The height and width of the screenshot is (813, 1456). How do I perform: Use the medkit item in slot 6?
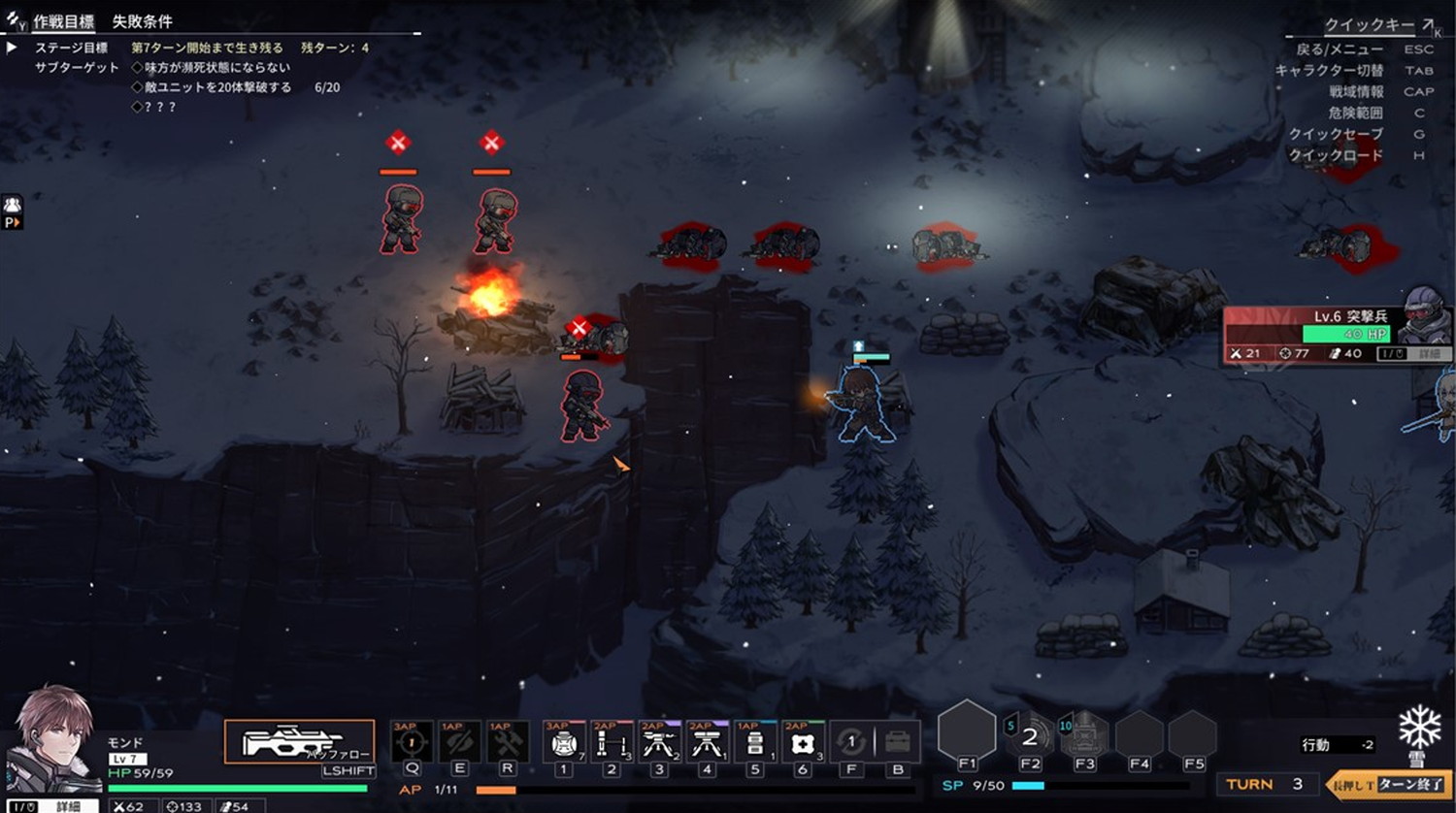(x=802, y=743)
